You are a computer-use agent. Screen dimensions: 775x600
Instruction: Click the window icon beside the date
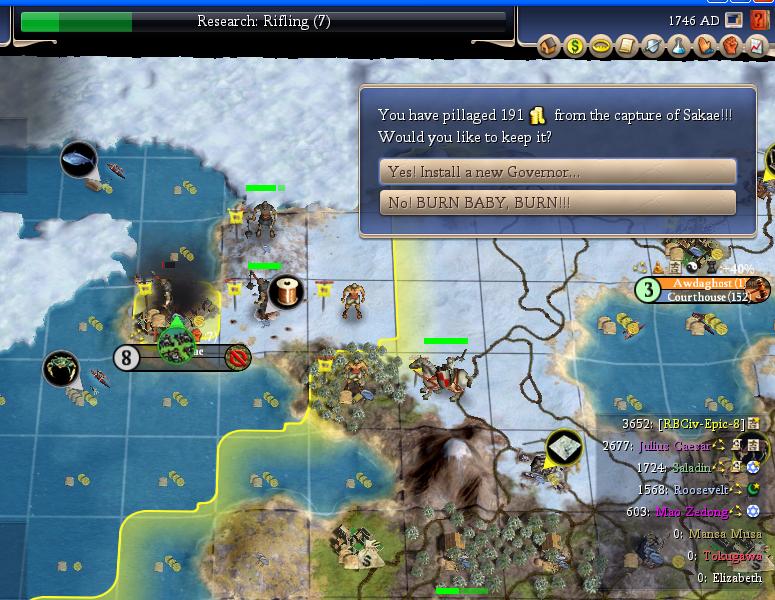pos(735,19)
